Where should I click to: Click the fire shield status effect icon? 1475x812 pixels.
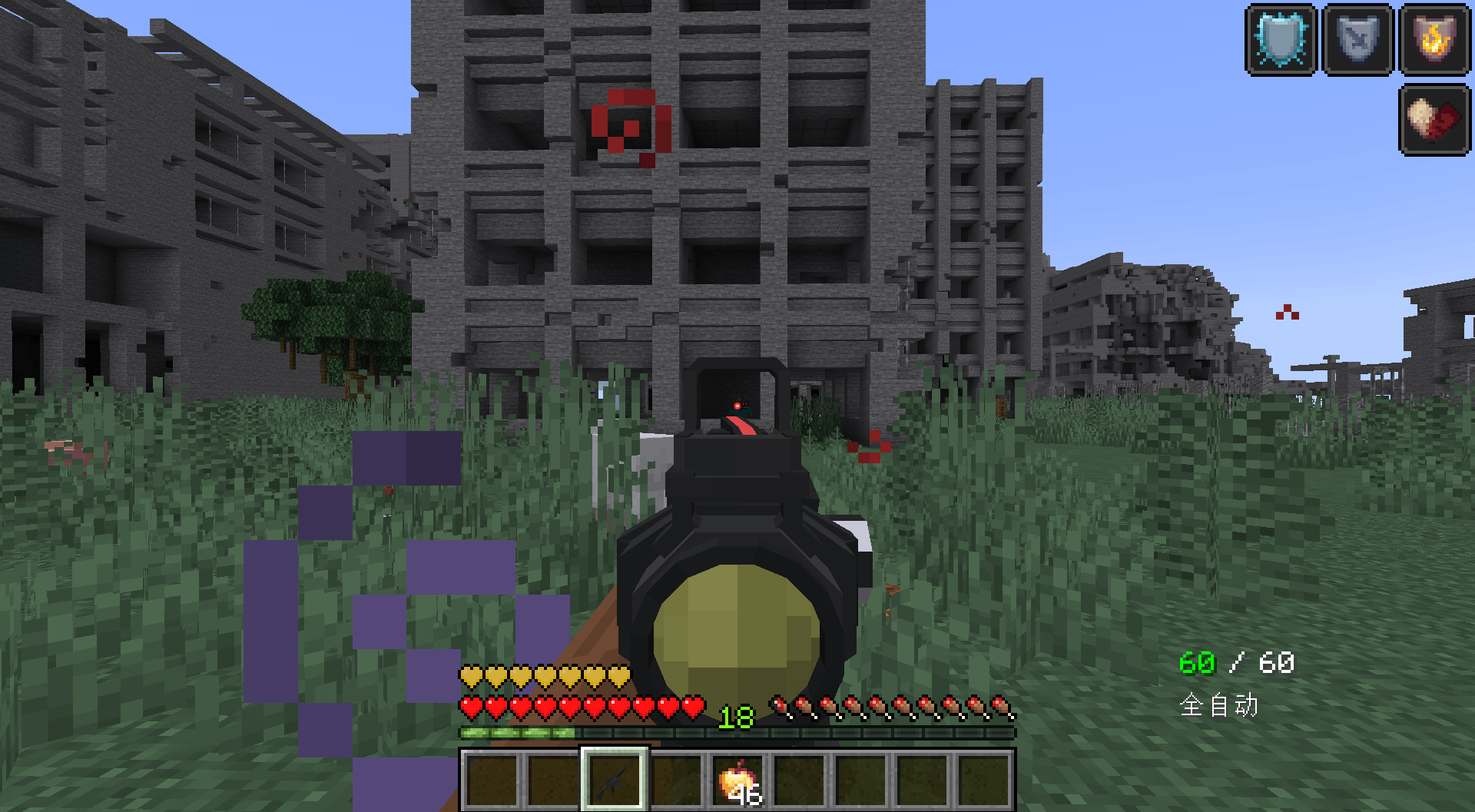click(x=1434, y=38)
